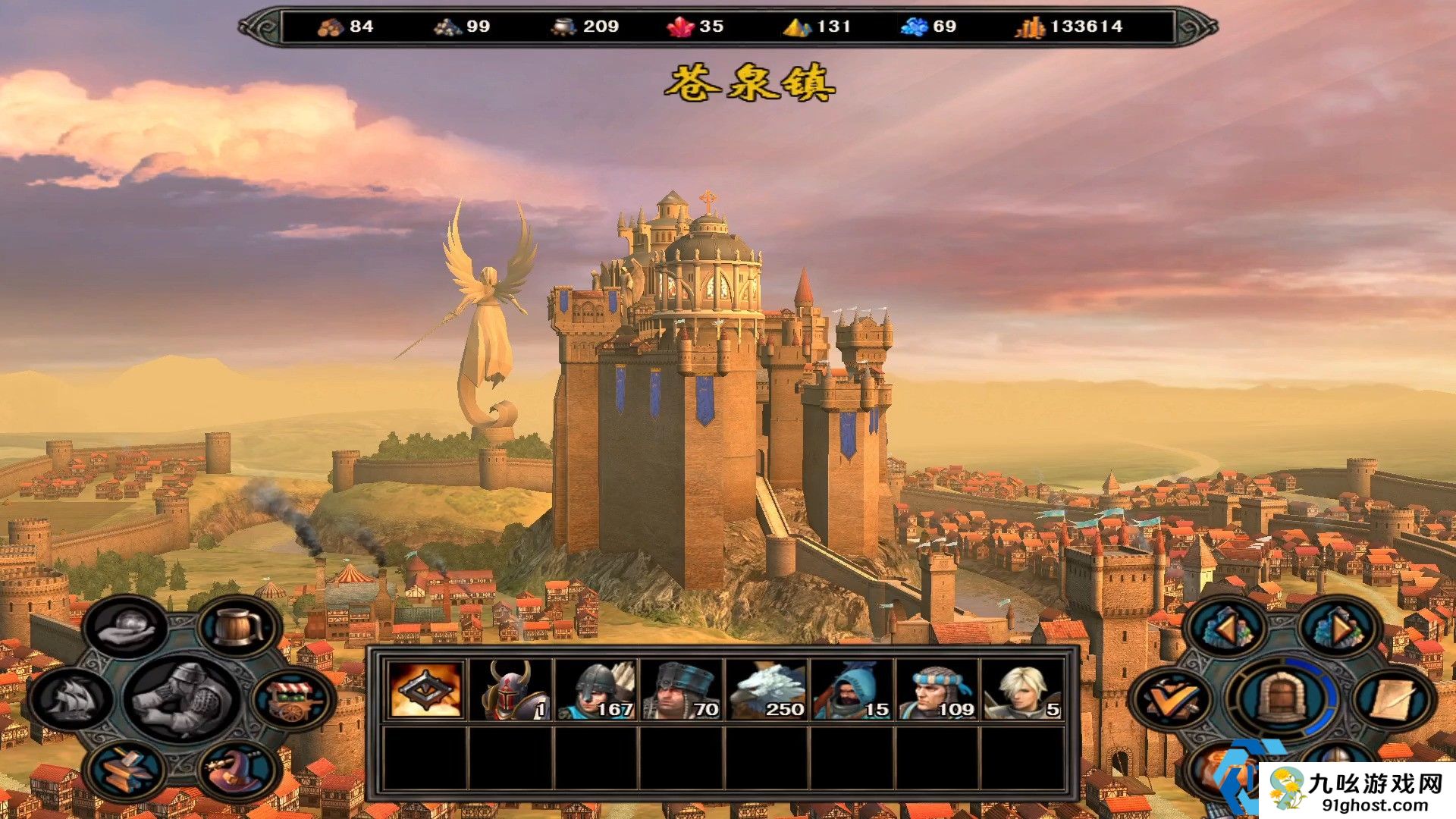Open the scroll and quill button

pos(1393,699)
